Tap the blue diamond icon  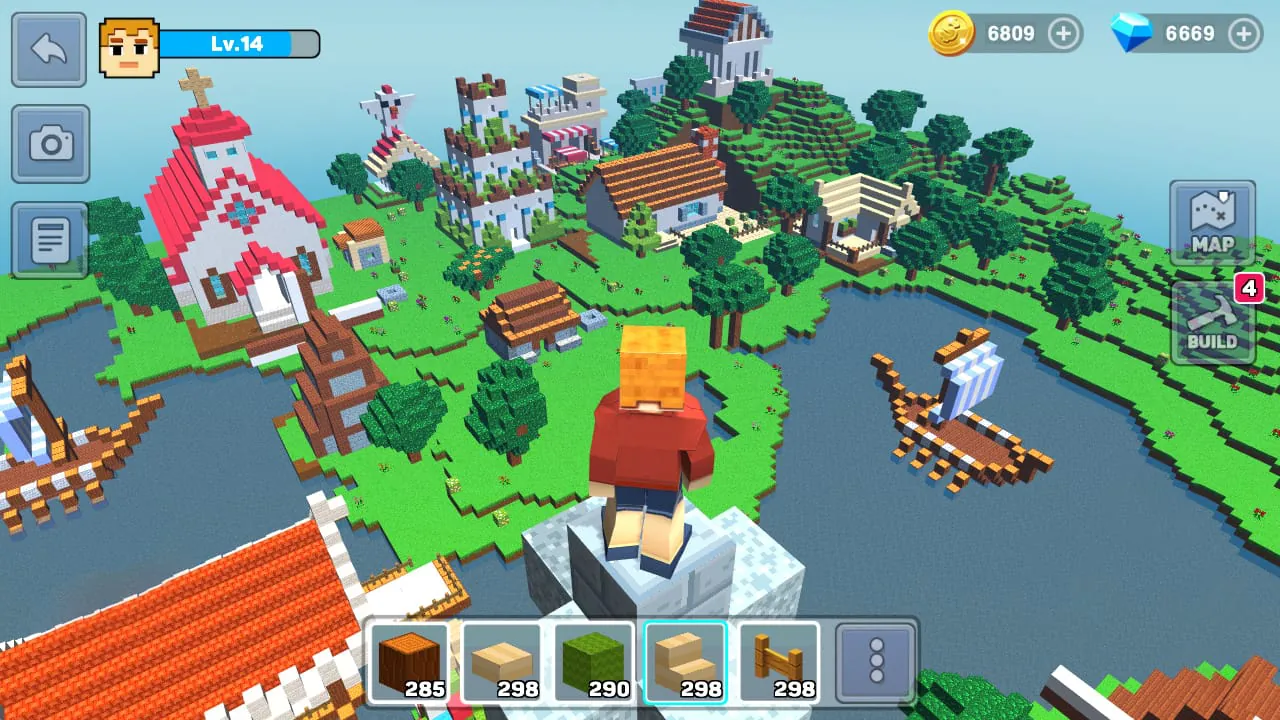[1136, 33]
